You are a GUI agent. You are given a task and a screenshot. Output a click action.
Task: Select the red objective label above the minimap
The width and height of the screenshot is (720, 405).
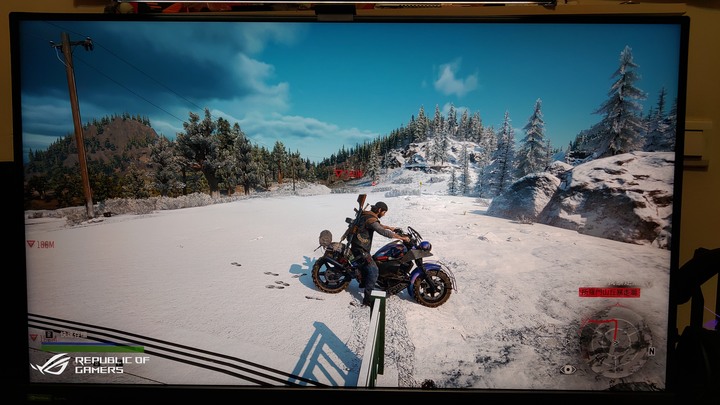pos(609,292)
